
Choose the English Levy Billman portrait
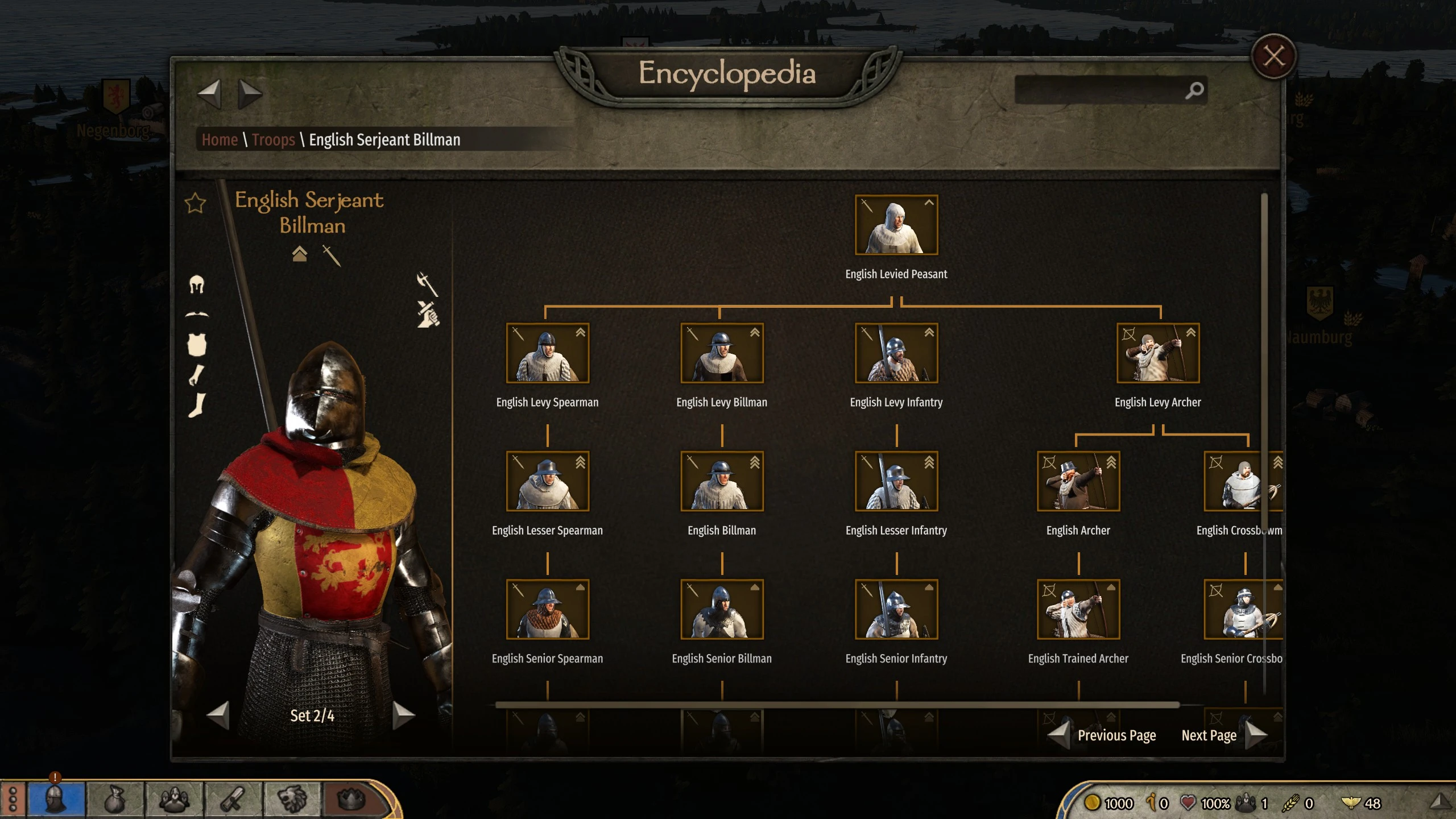pyautogui.click(x=722, y=353)
